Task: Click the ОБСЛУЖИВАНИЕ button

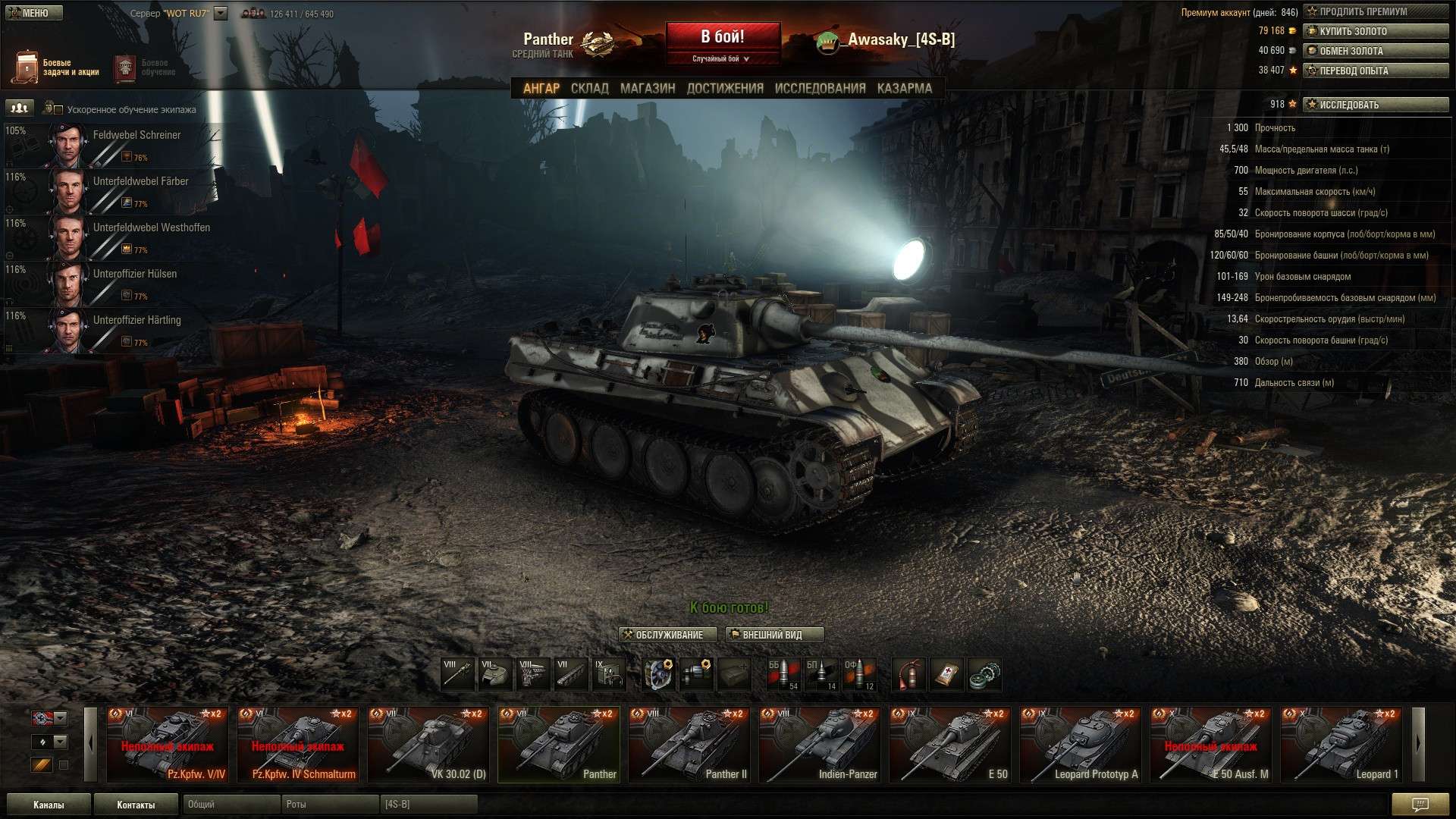Action: [x=668, y=635]
